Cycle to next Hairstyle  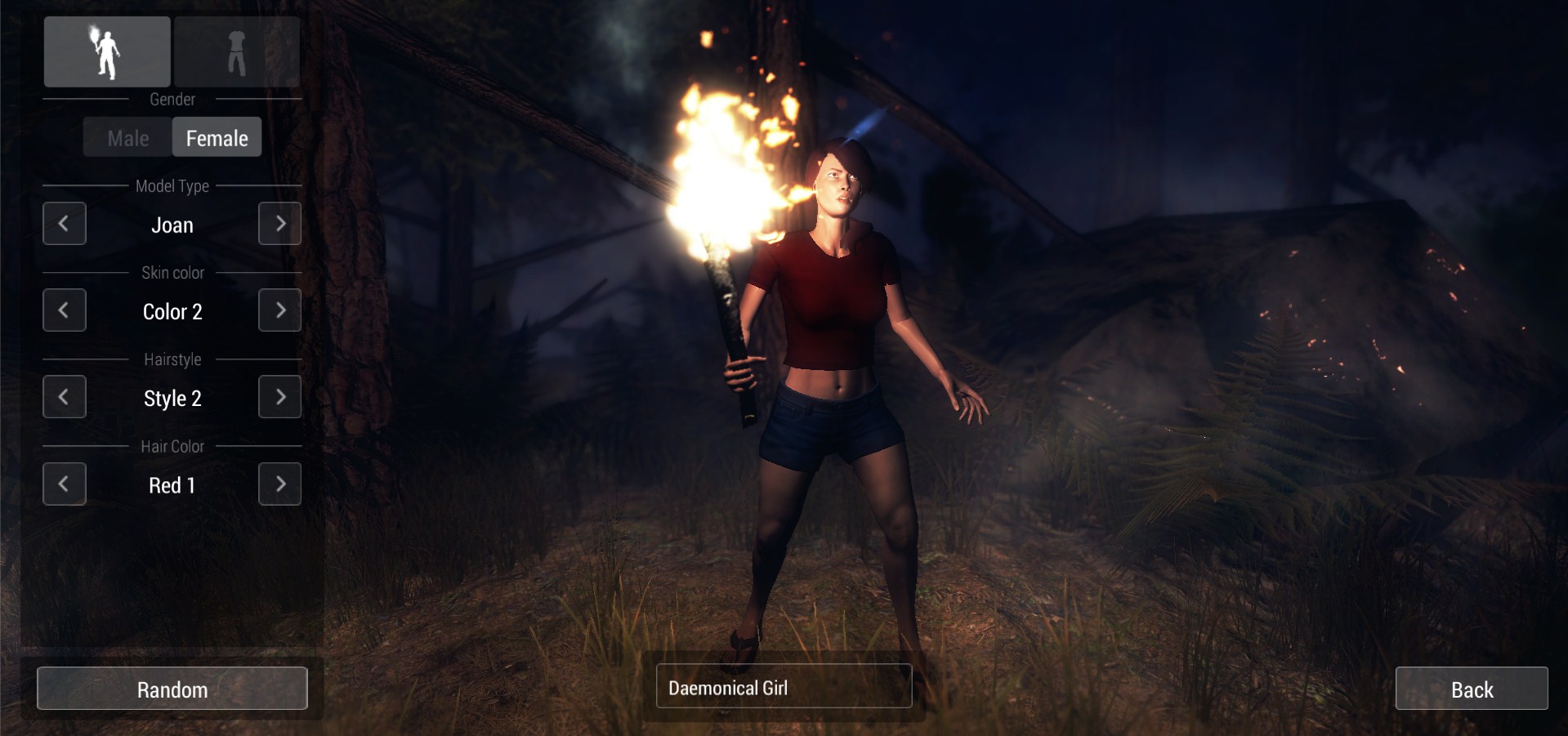tap(279, 397)
